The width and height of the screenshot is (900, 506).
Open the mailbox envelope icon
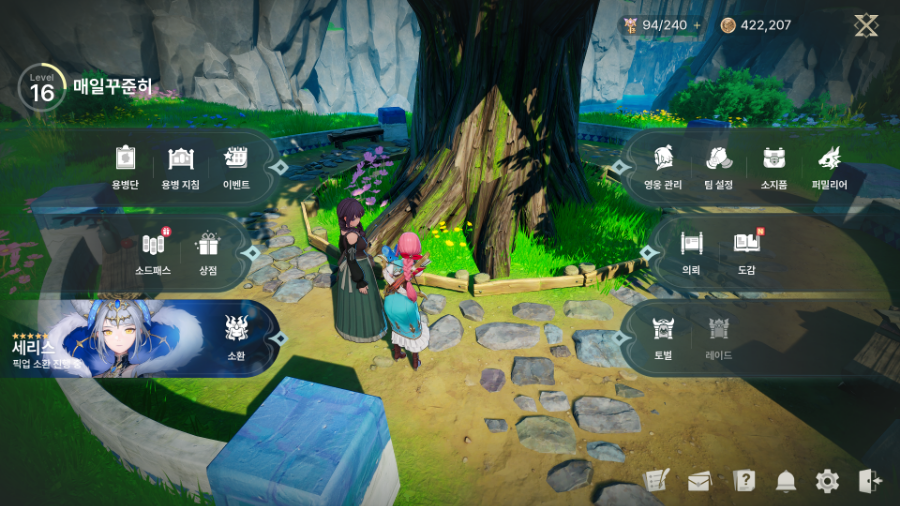[x=699, y=481]
